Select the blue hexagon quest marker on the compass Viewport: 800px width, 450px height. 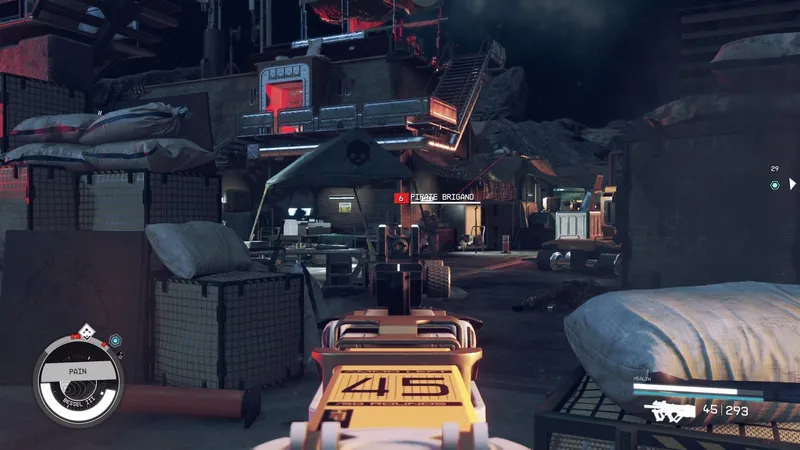click(x=115, y=341)
